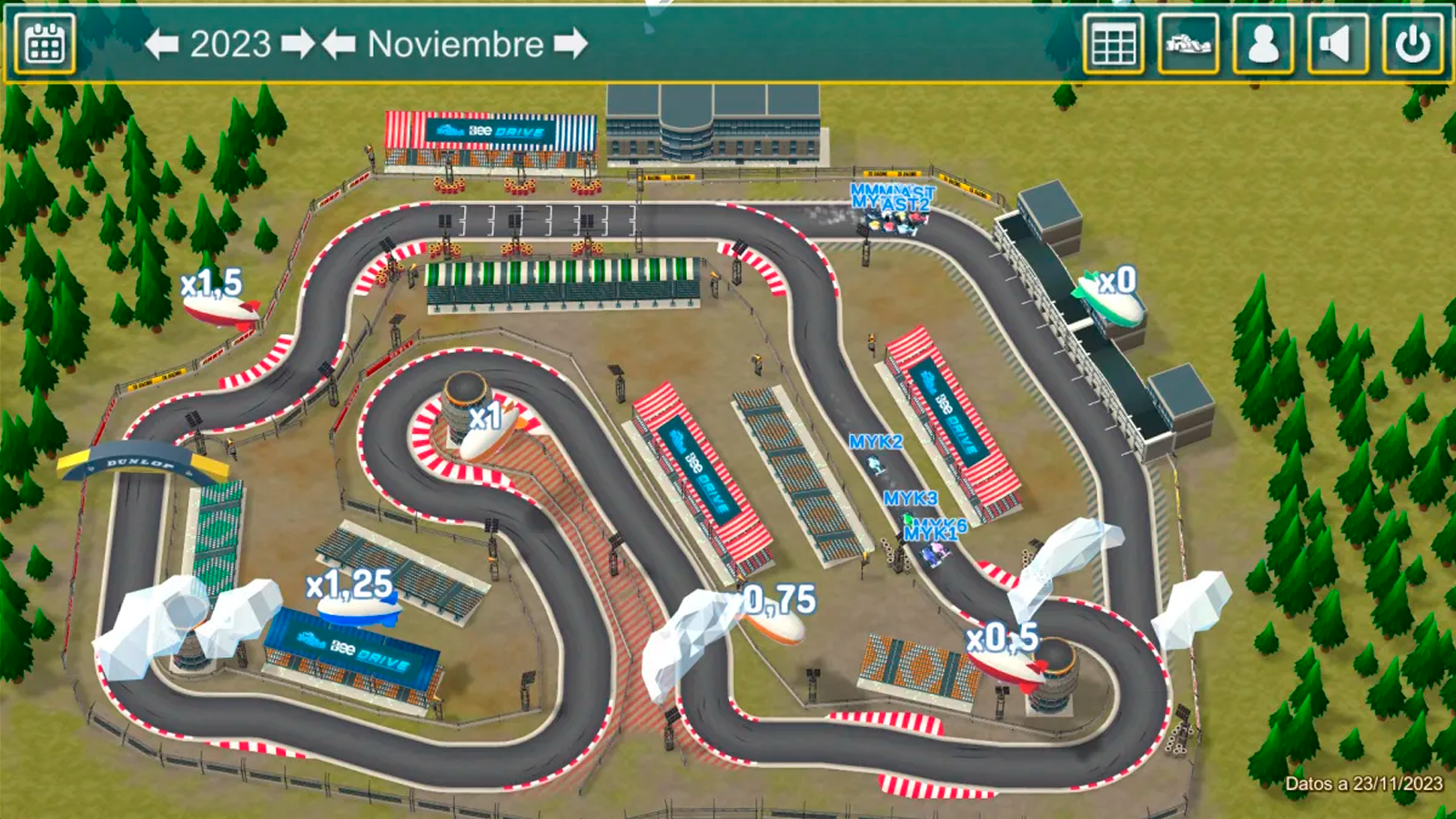Open your player profile
The width and height of the screenshot is (1456, 819).
click(x=1263, y=42)
